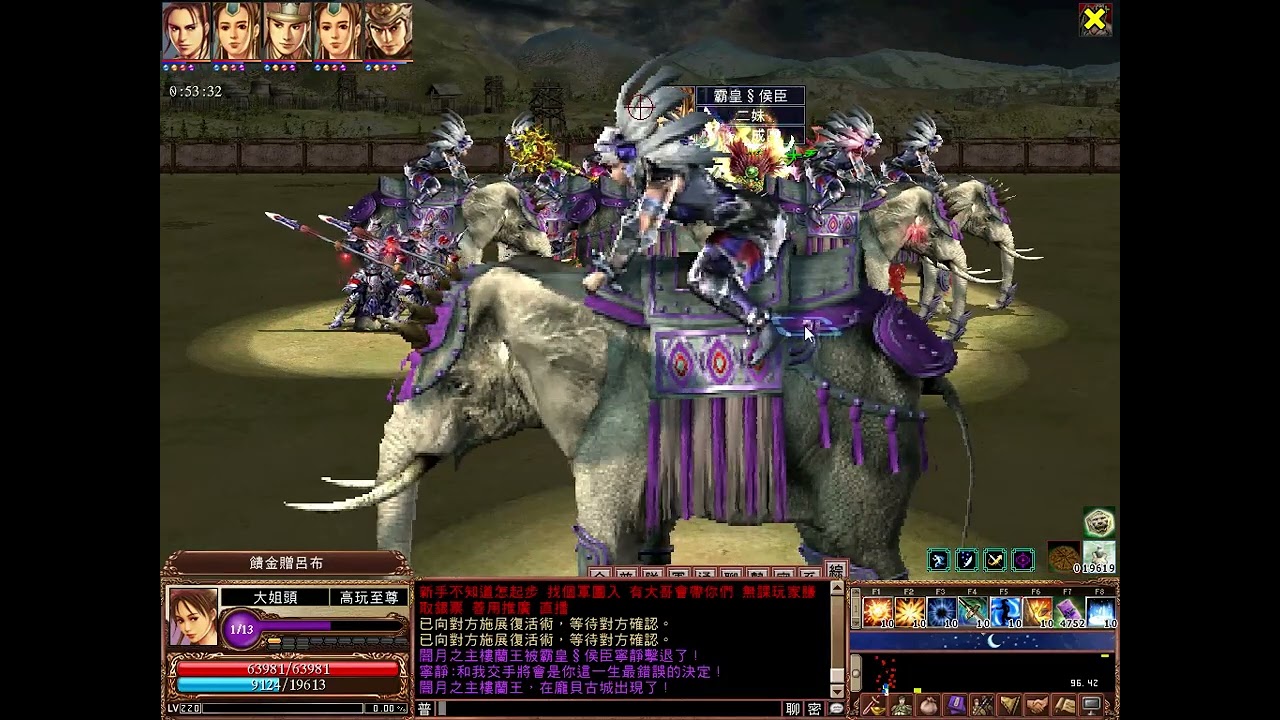Viewport: 1280px width, 720px height.
Task: Open the computer monitor system menu
Action: (1092, 706)
